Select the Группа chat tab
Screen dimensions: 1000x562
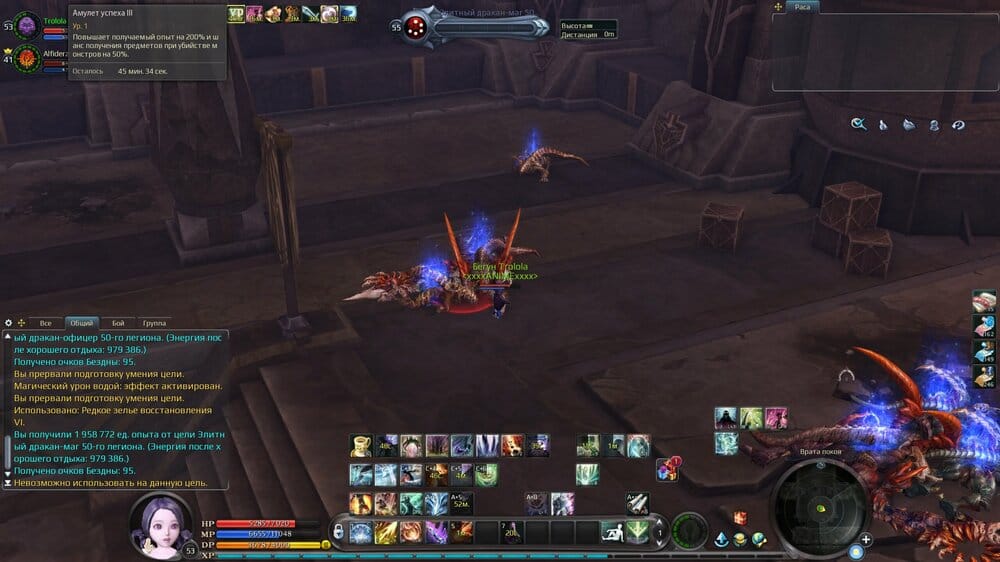tap(154, 323)
